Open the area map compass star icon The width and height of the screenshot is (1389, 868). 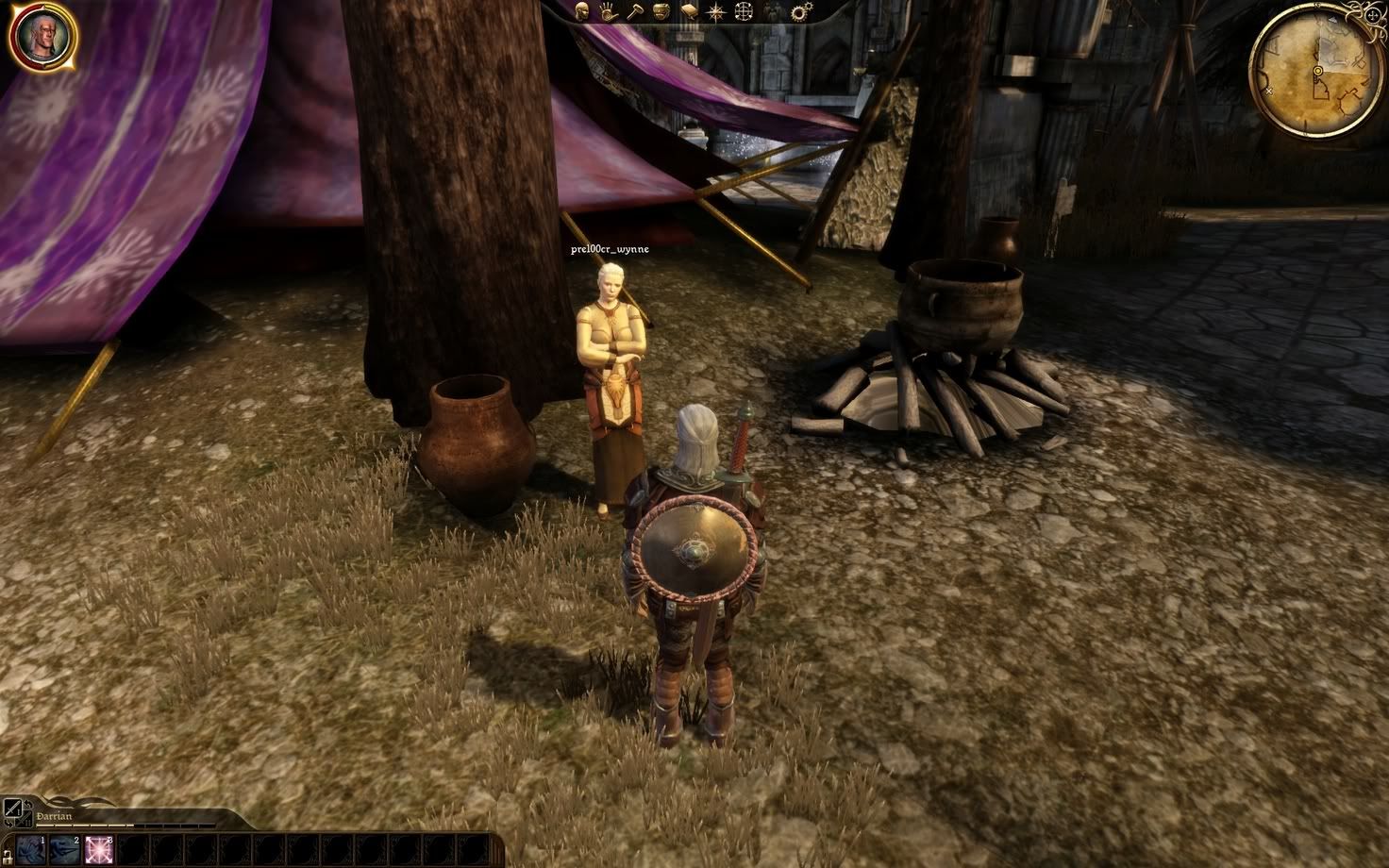[715, 12]
